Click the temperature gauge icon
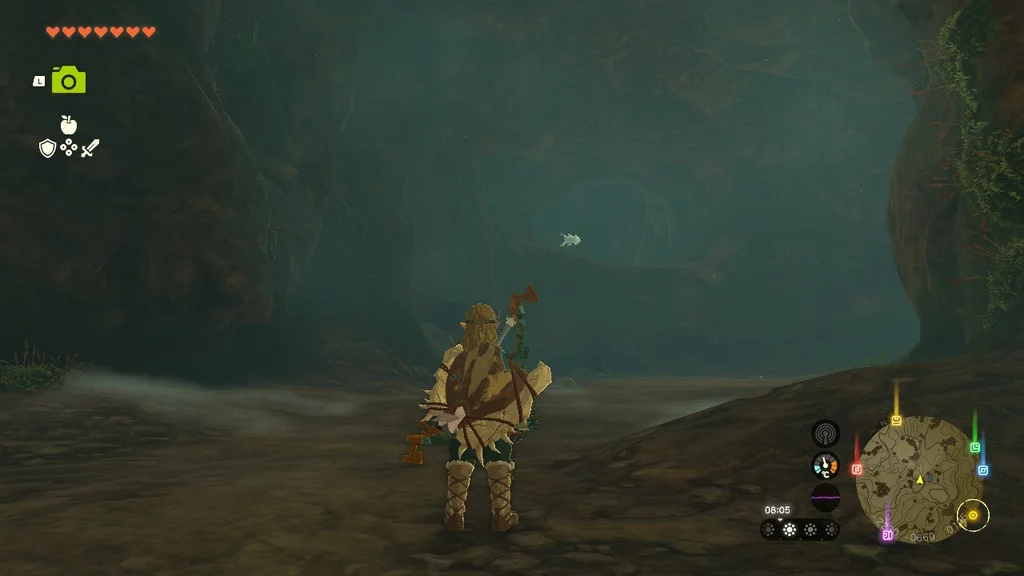This screenshot has height=576, width=1024. point(825,465)
